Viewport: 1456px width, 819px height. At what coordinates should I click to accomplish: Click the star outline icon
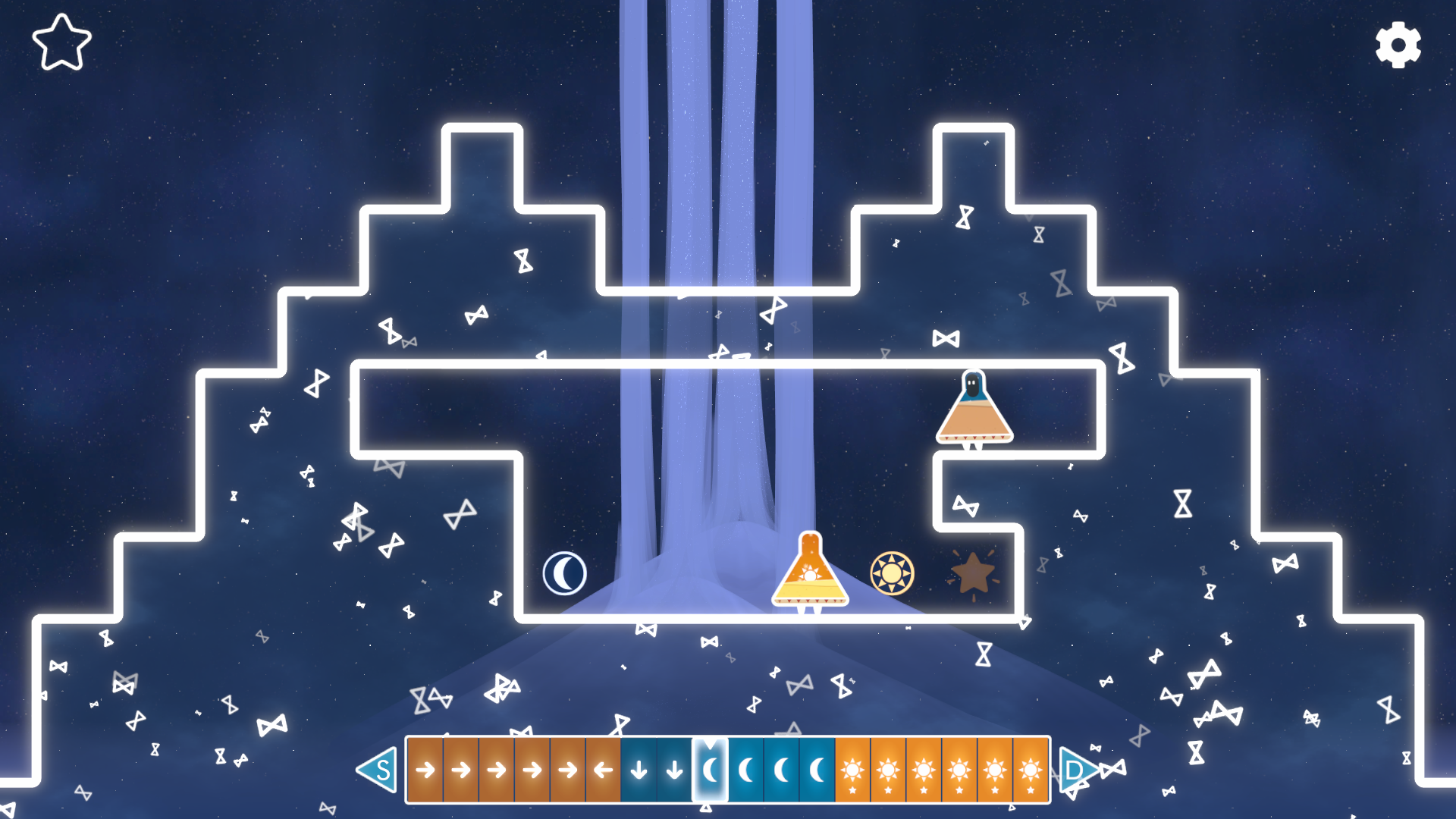pos(61,43)
